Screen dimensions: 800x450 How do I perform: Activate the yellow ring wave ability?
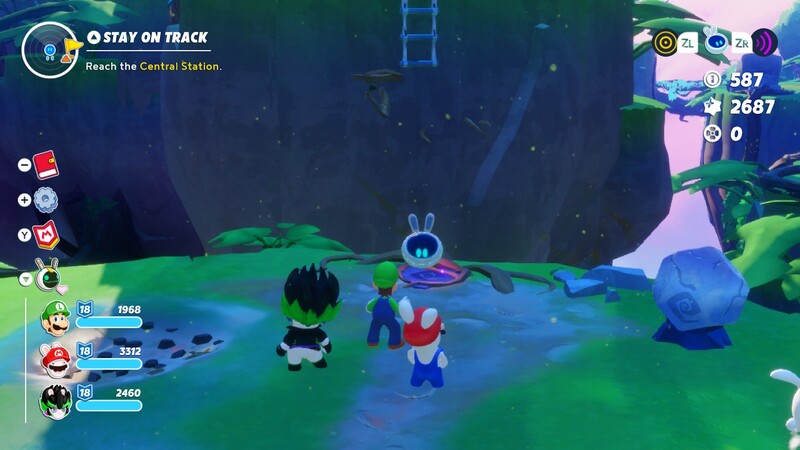point(665,42)
